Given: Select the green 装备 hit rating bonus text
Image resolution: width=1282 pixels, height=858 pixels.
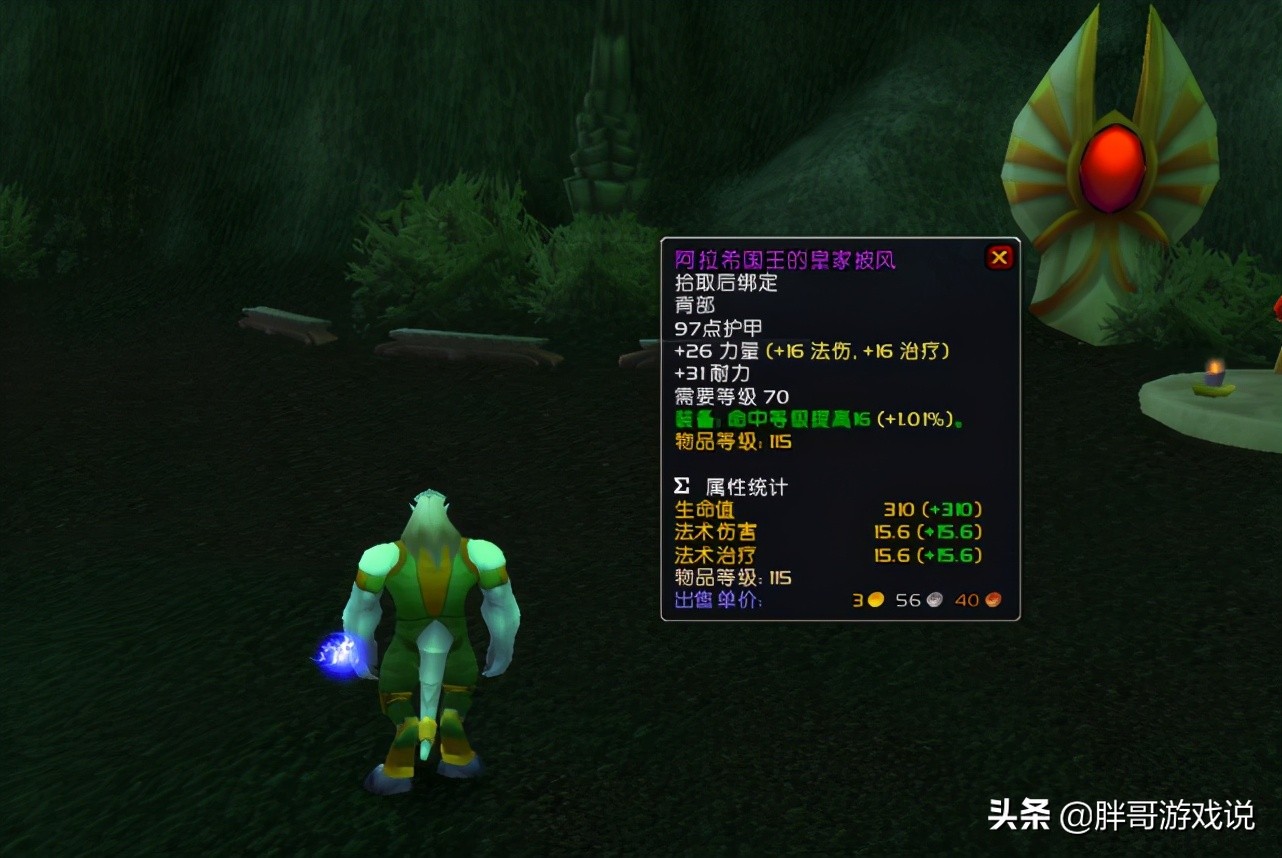Looking at the screenshot, I should 815,420.
